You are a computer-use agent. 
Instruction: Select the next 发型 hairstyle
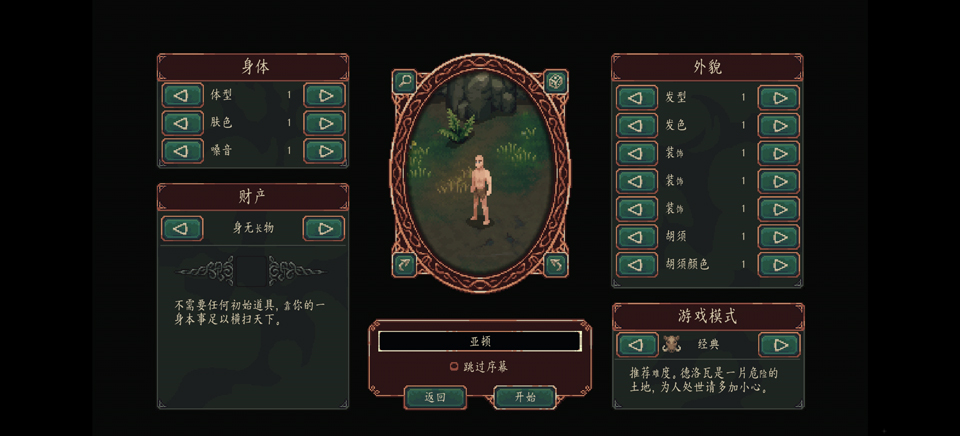tap(778, 98)
